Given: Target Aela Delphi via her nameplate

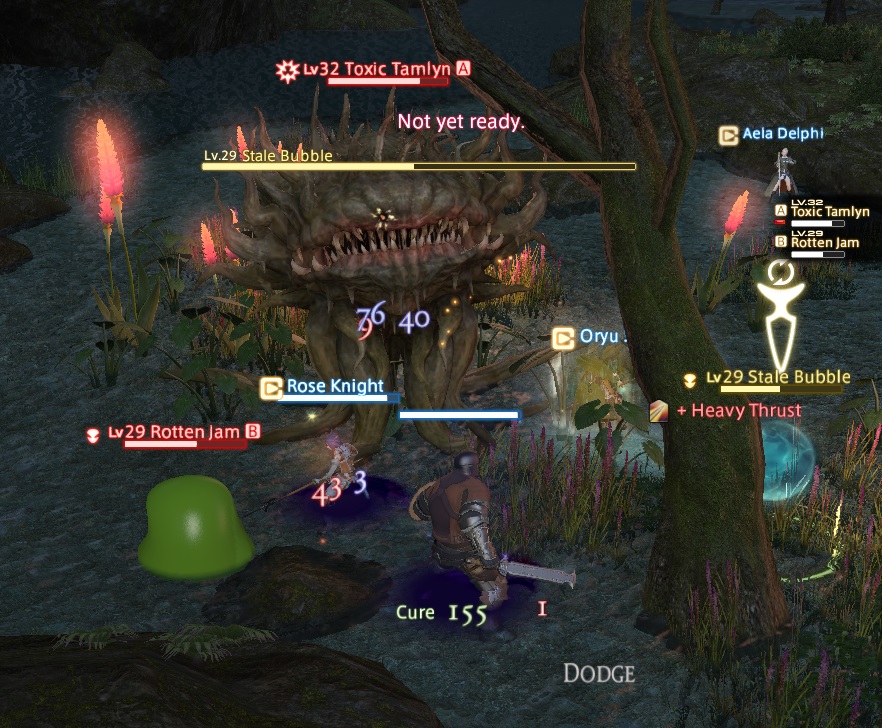Looking at the screenshot, I should (x=782, y=134).
